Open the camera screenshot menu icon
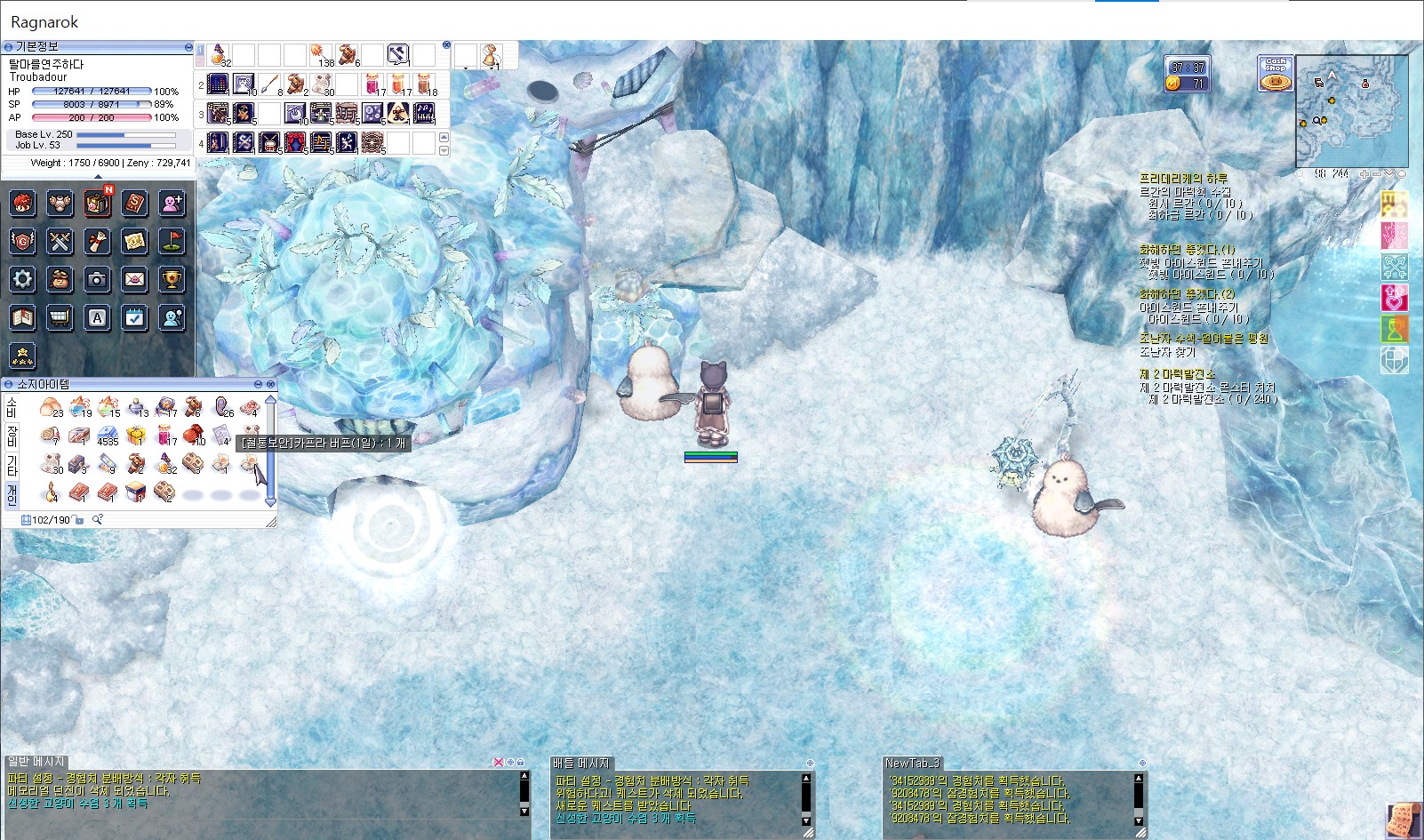1424x840 pixels. [97, 279]
